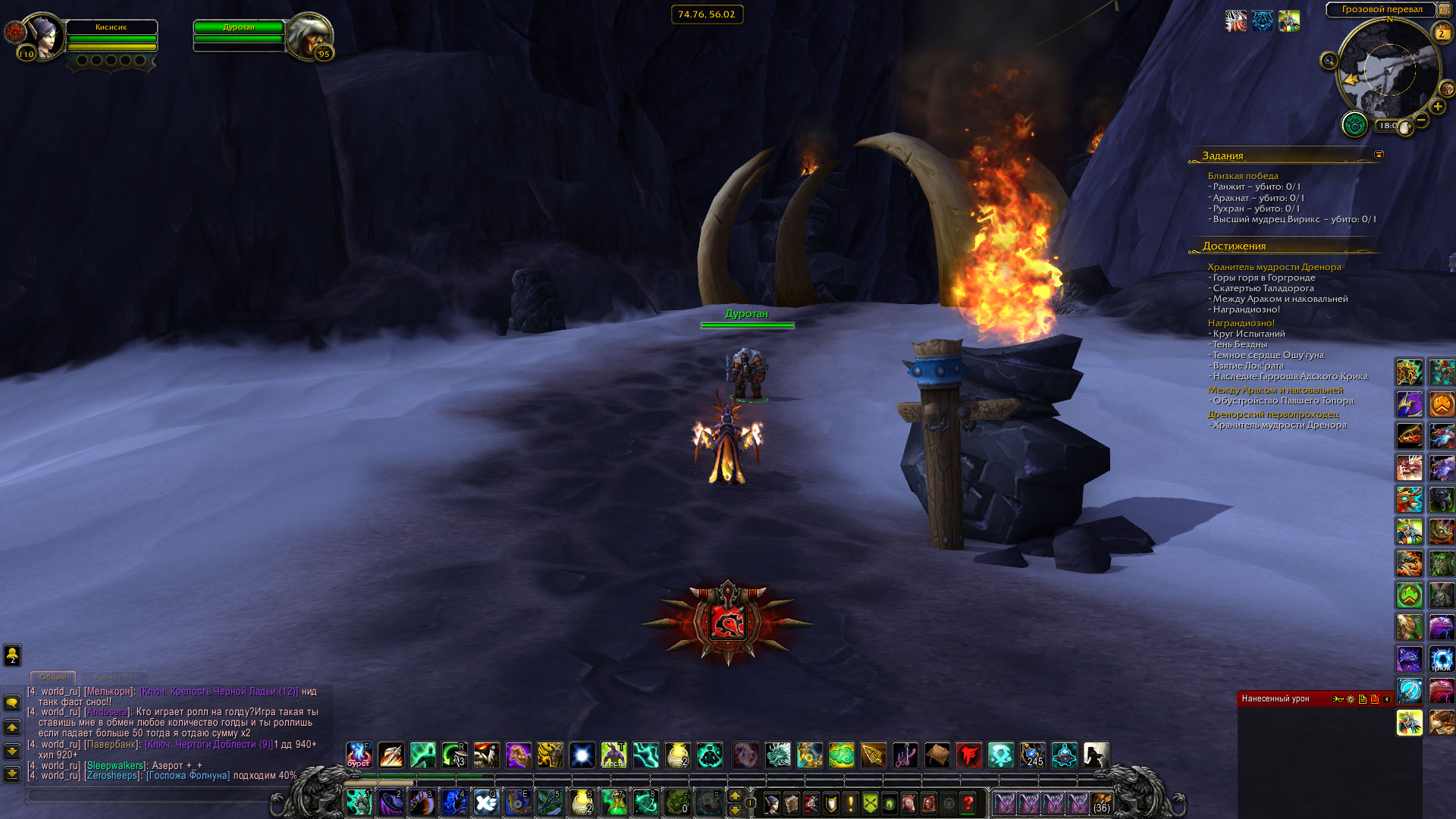Toggle the minimap tracking magnifier button
The image size is (1456, 819).
(x=1329, y=61)
